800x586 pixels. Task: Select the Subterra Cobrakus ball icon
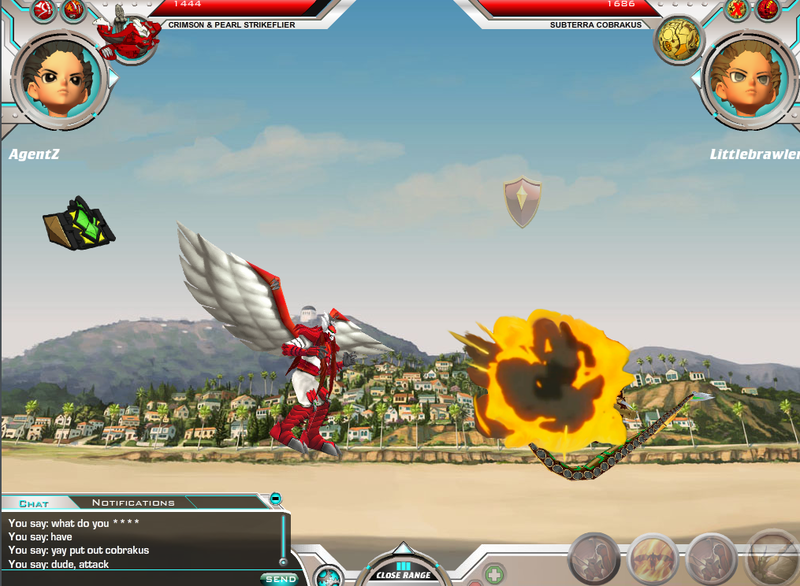(x=676, y=38)
